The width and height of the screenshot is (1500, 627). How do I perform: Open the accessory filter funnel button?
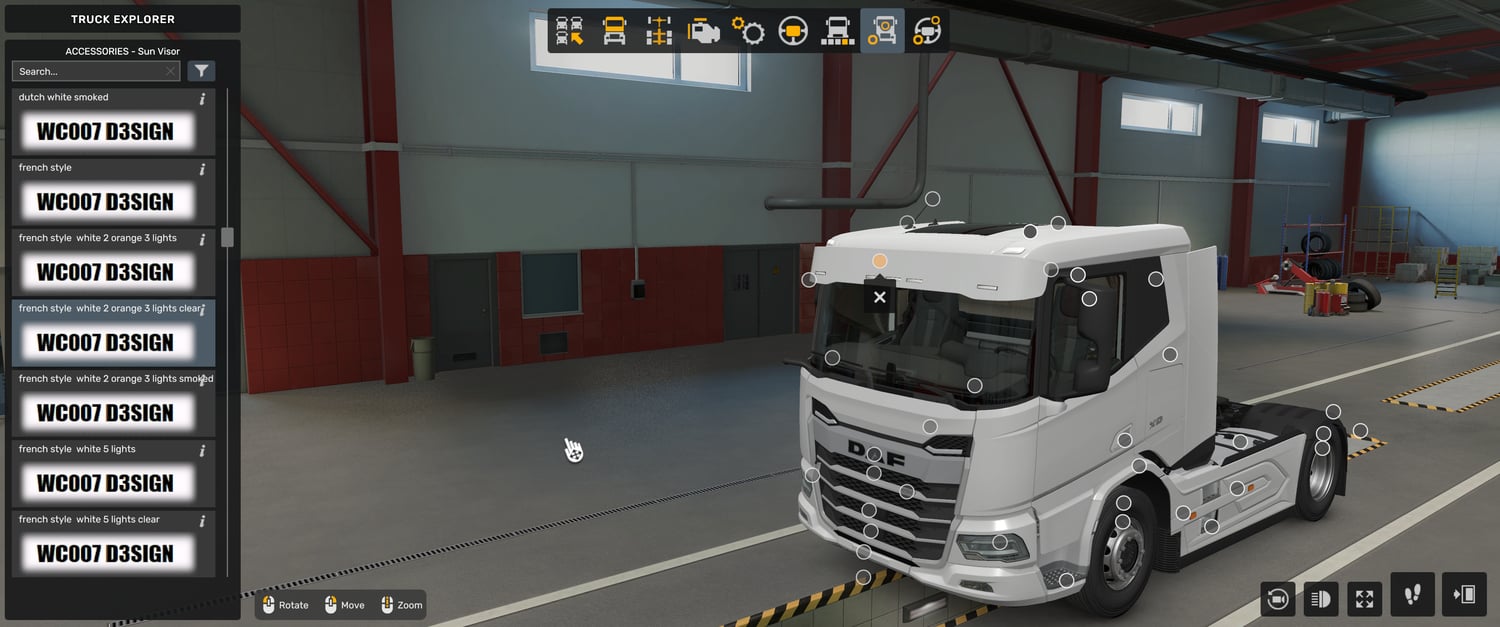(x=202, y=71)
